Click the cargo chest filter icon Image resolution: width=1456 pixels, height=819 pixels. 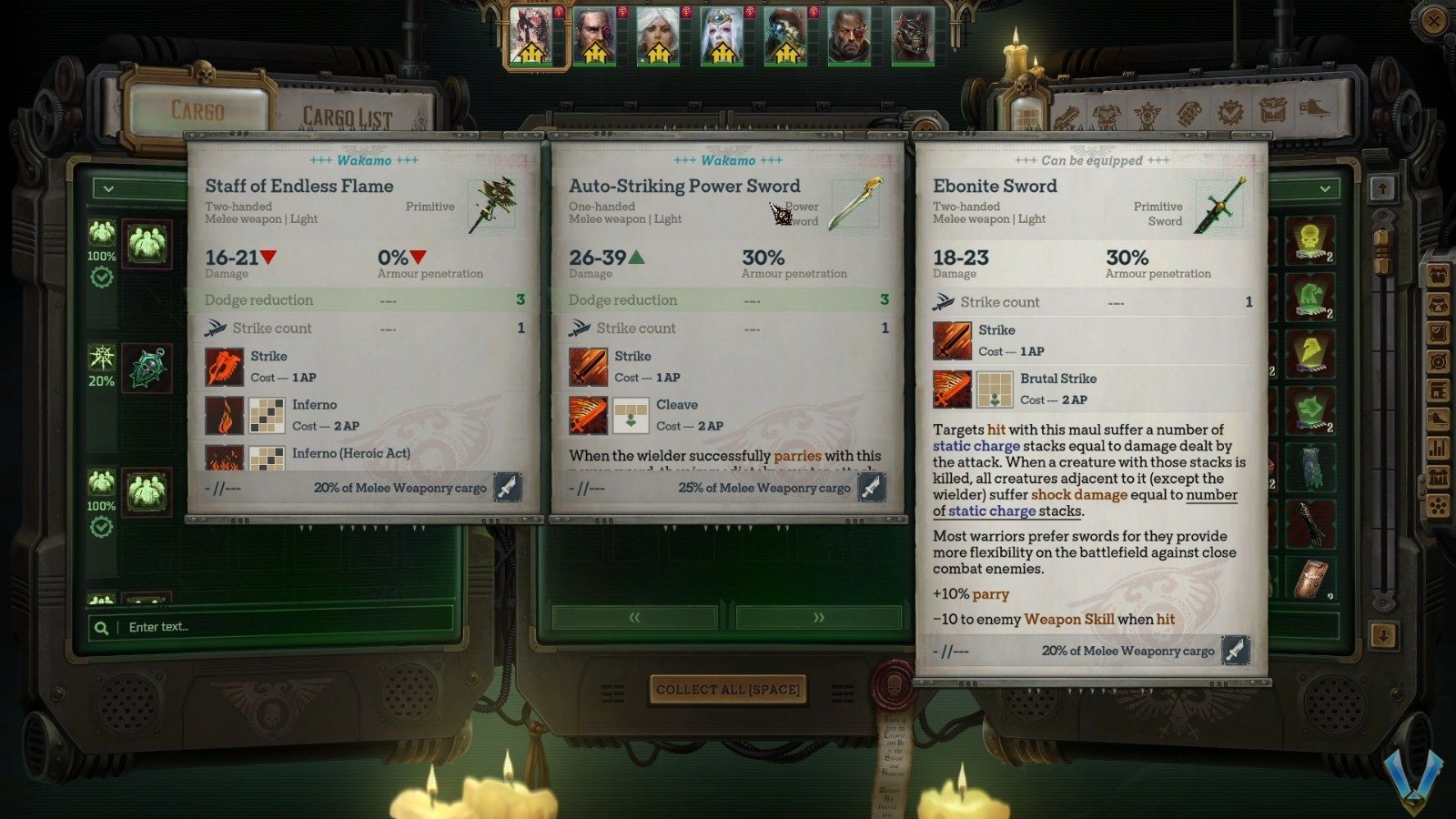(1272, 113)
